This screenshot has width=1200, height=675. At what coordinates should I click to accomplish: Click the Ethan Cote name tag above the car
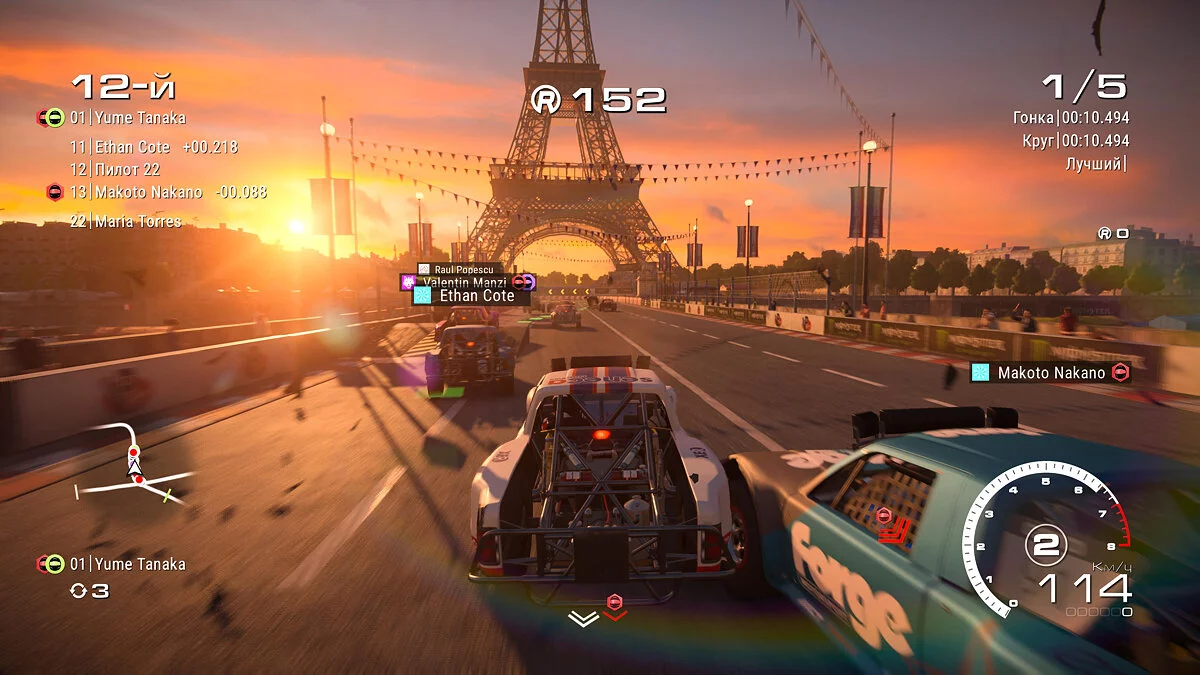471,296
